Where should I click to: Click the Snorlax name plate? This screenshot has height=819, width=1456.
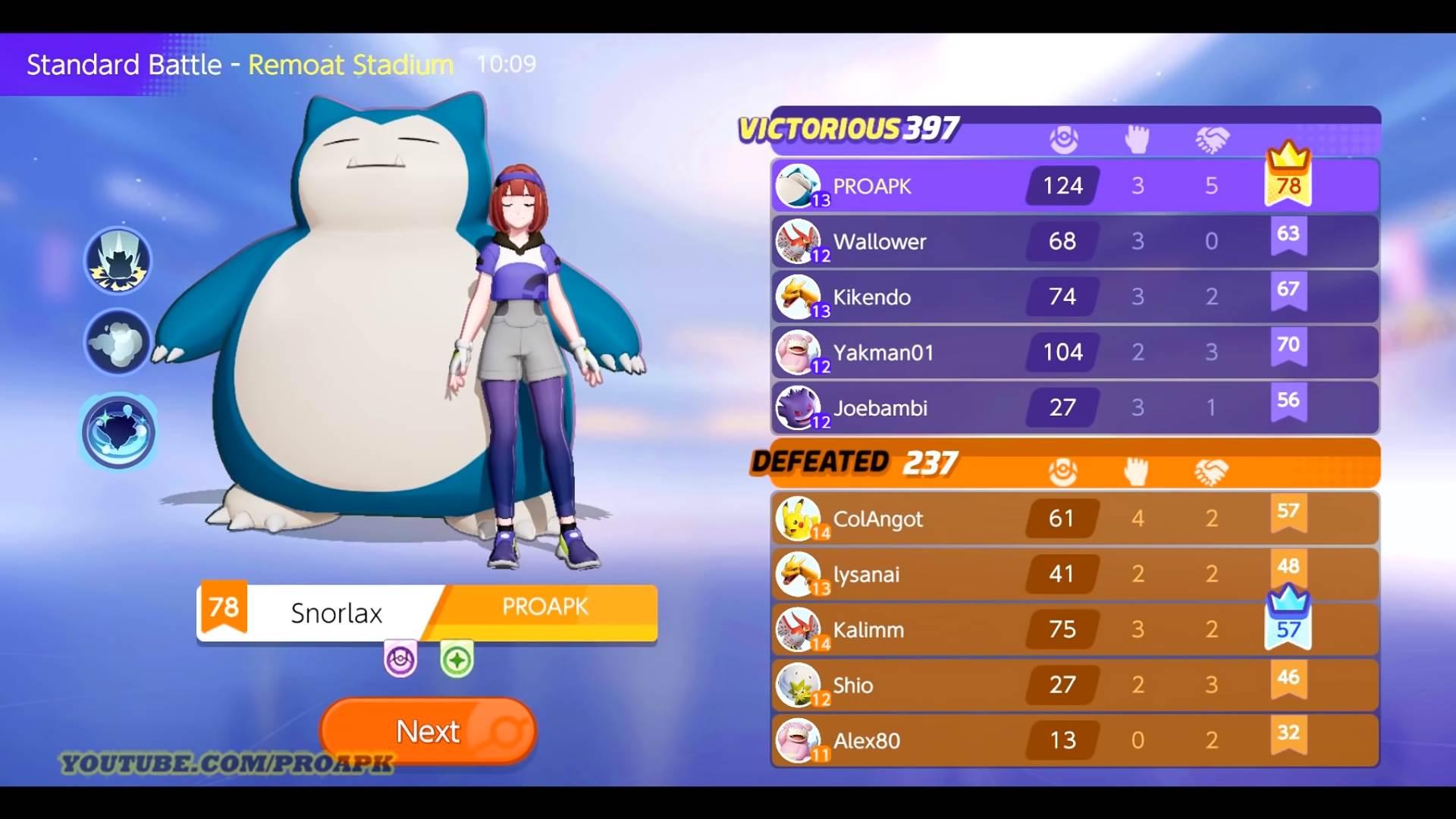(x=336, y=613)
